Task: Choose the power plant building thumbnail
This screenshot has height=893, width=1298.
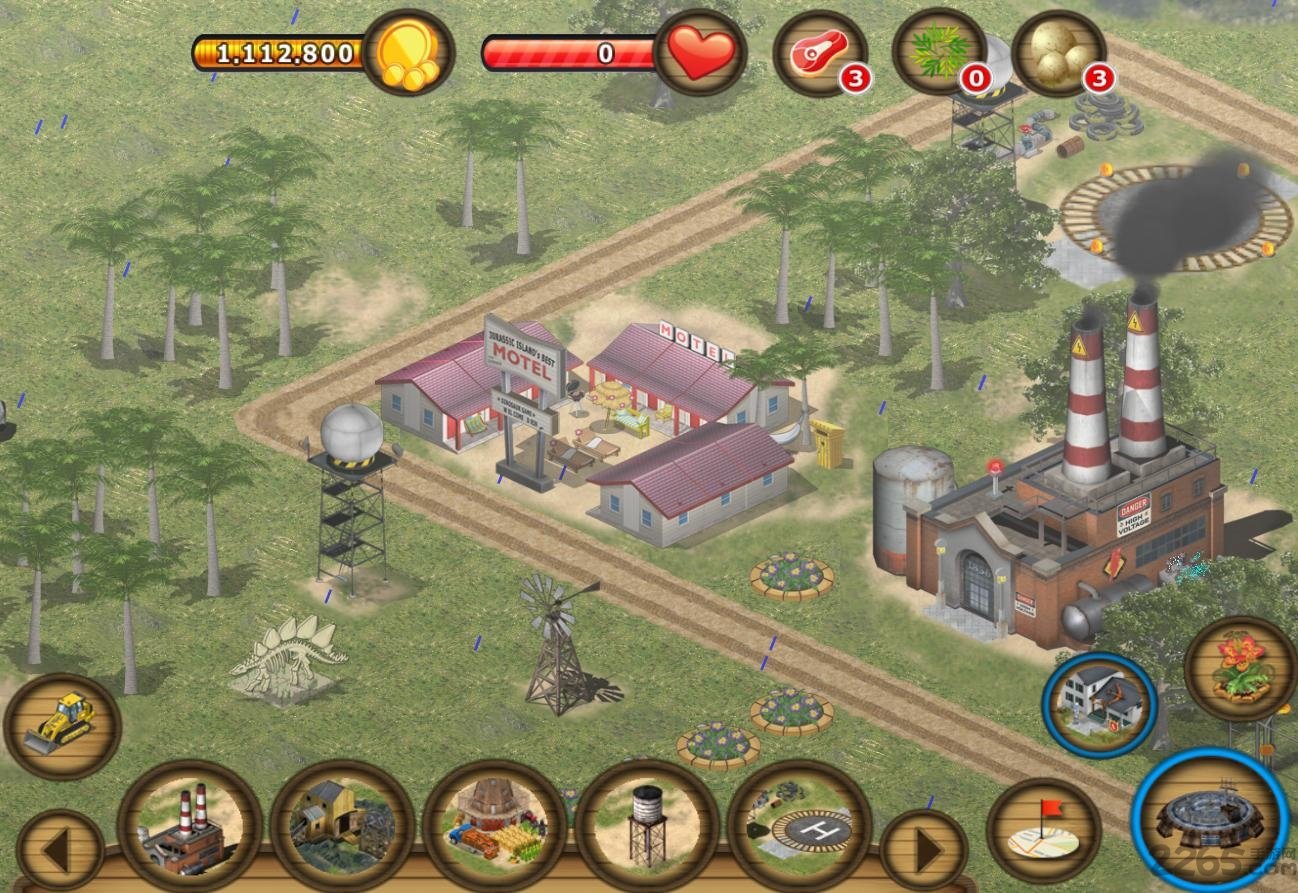Action: (x=189, y=826)
